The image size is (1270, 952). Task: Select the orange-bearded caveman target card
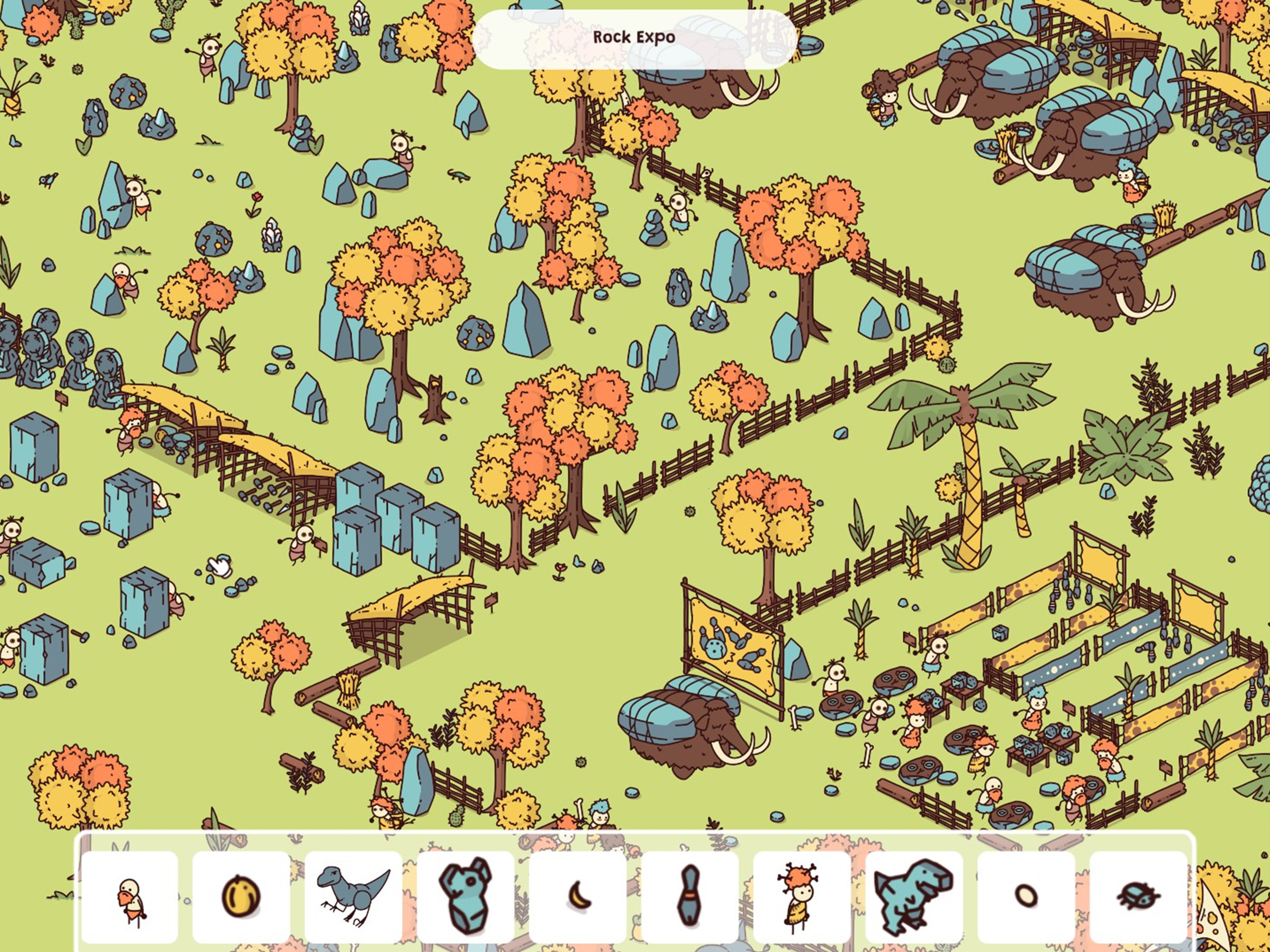(x=129, y=896)
